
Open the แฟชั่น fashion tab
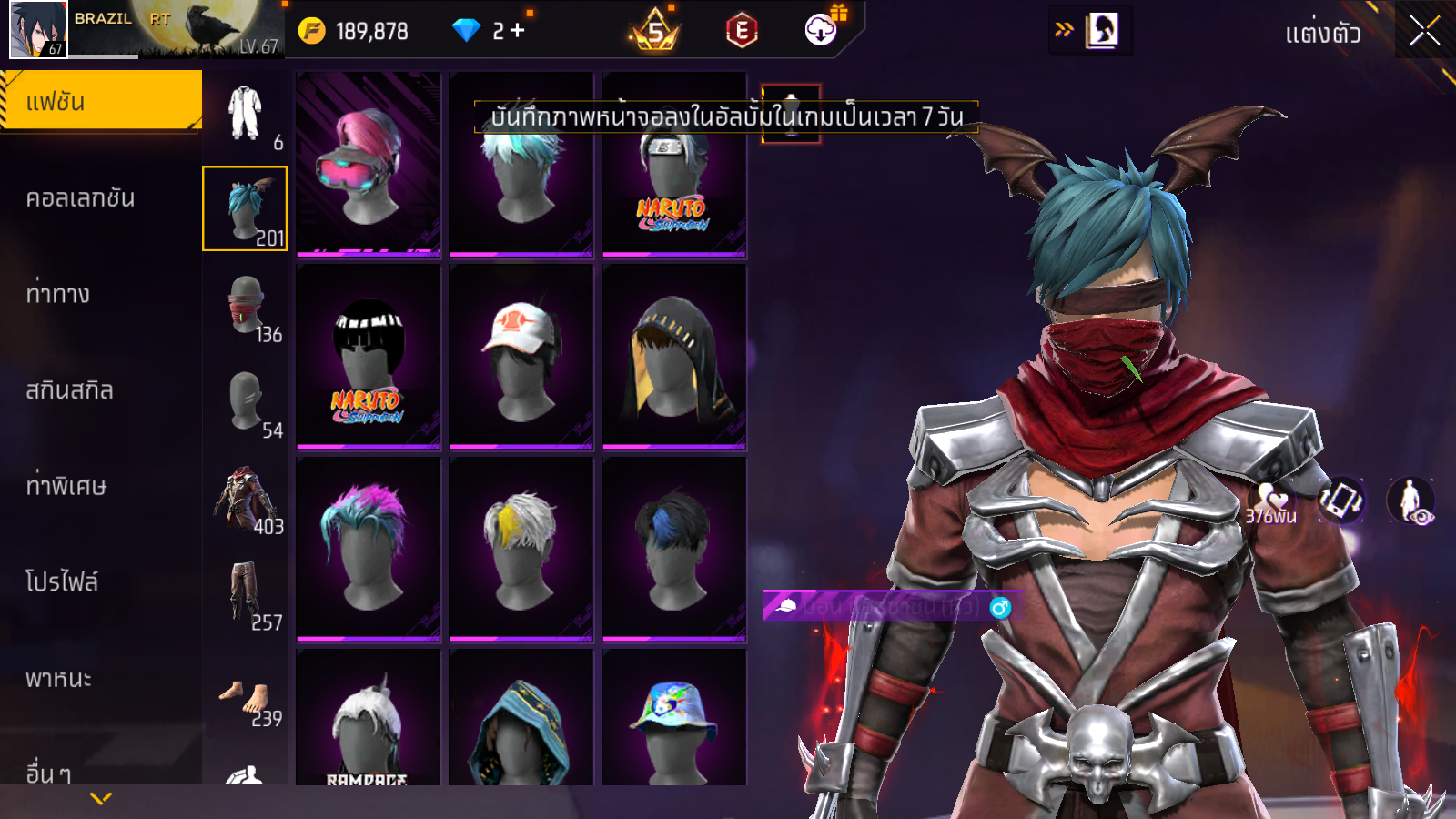point(100,101)
